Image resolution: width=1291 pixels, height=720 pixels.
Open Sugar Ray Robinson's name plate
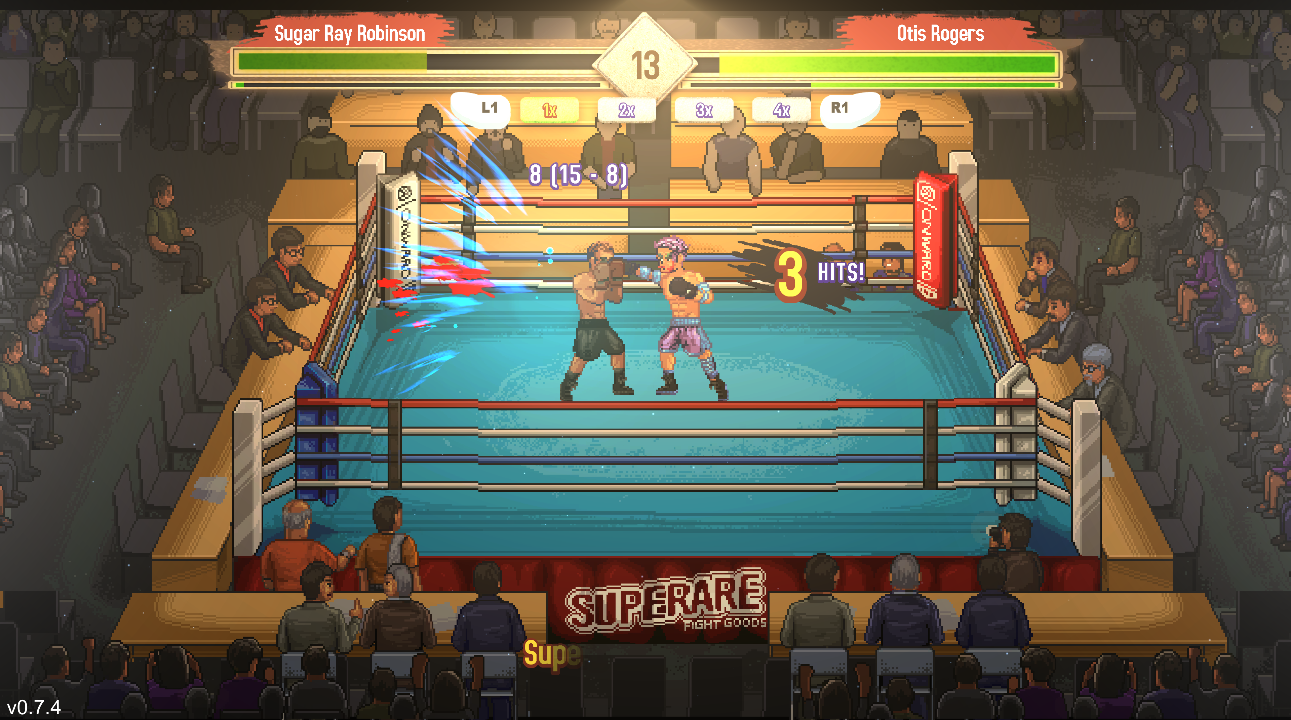[x=352, y=33]
